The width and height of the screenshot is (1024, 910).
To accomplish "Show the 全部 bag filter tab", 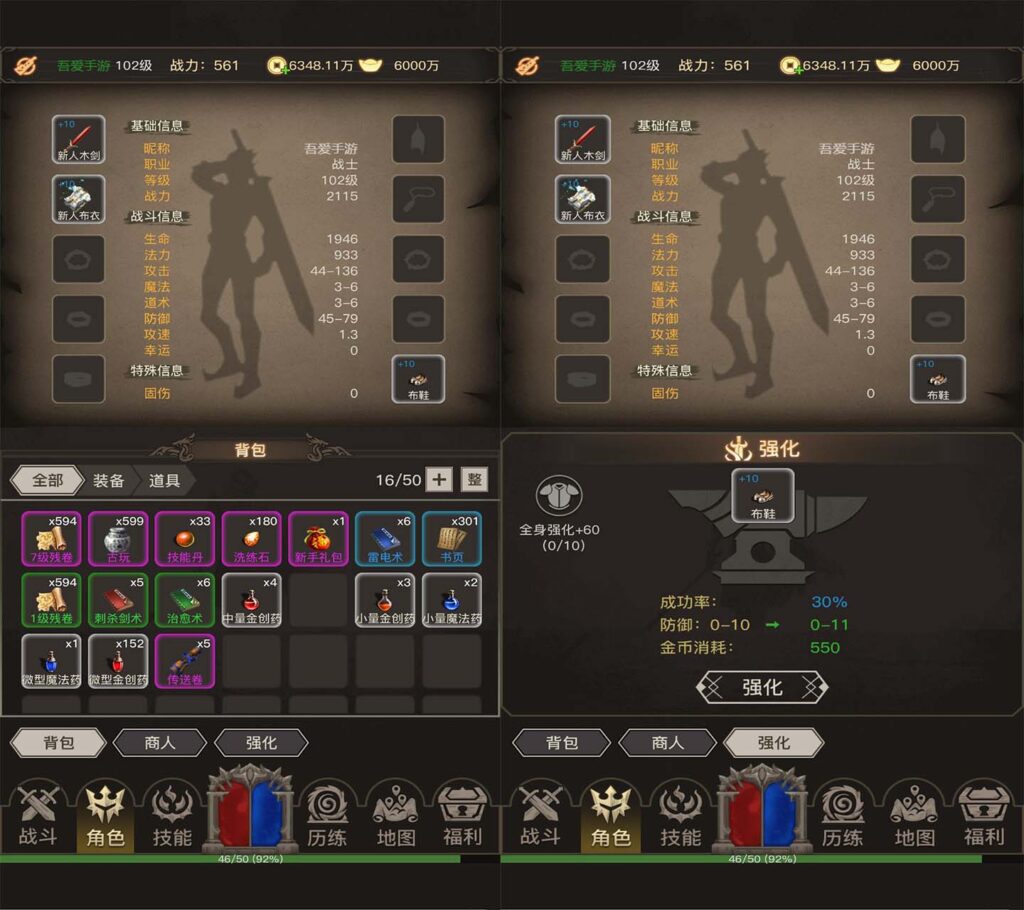I will pos(48,480).
